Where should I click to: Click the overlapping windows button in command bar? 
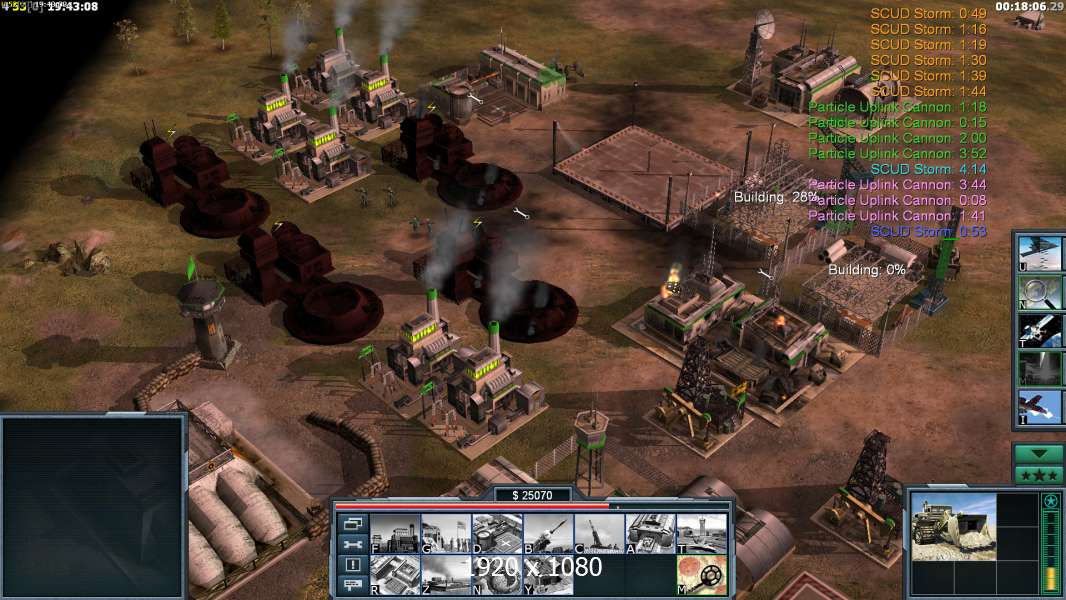click(x=352, y=523)
